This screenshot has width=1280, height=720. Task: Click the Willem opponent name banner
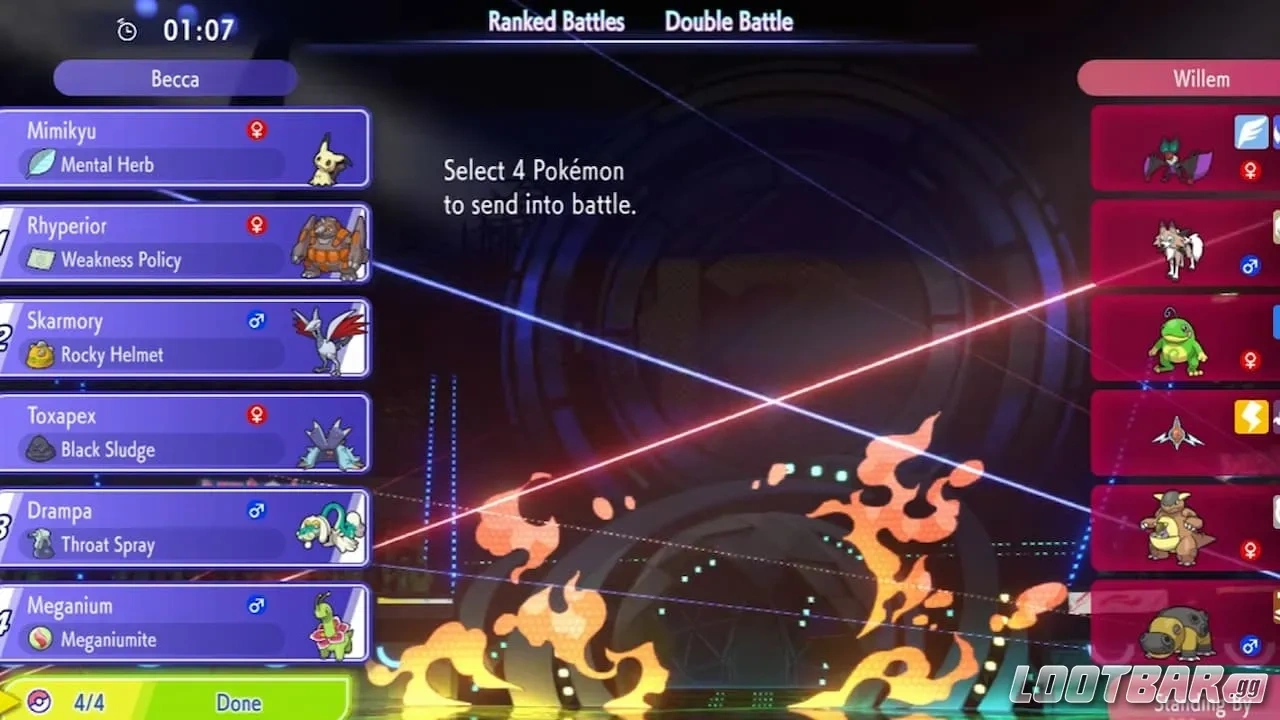(x=1200, y=79)
